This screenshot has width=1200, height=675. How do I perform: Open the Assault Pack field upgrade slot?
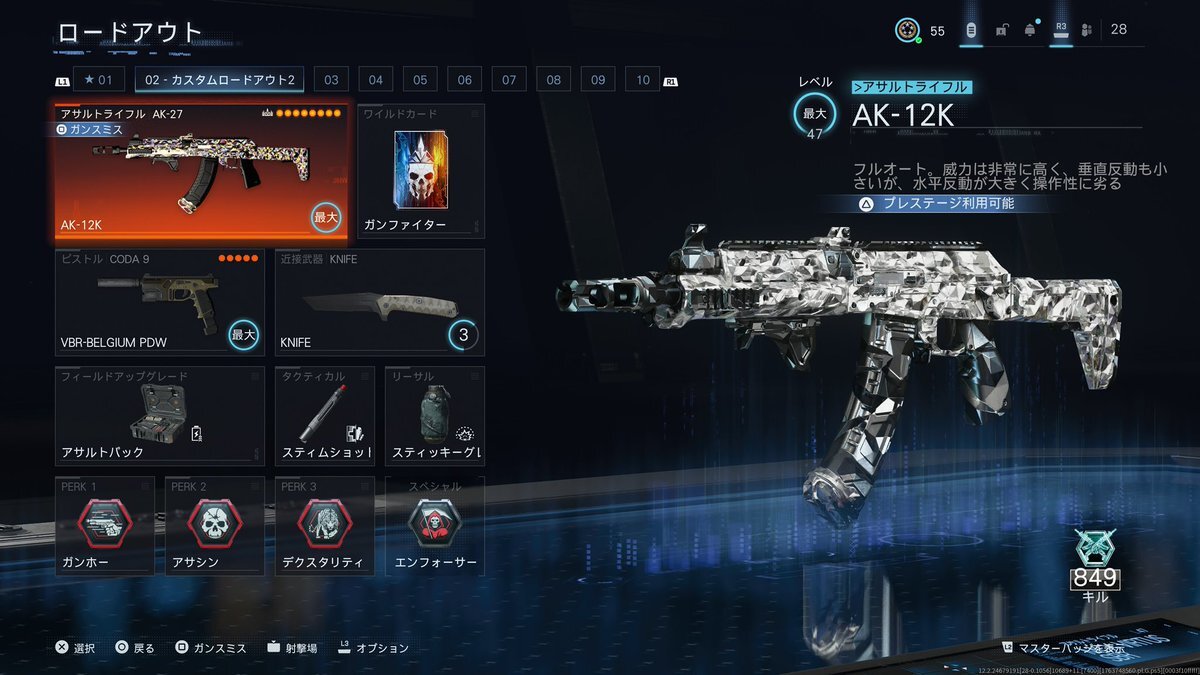[160, 416]
